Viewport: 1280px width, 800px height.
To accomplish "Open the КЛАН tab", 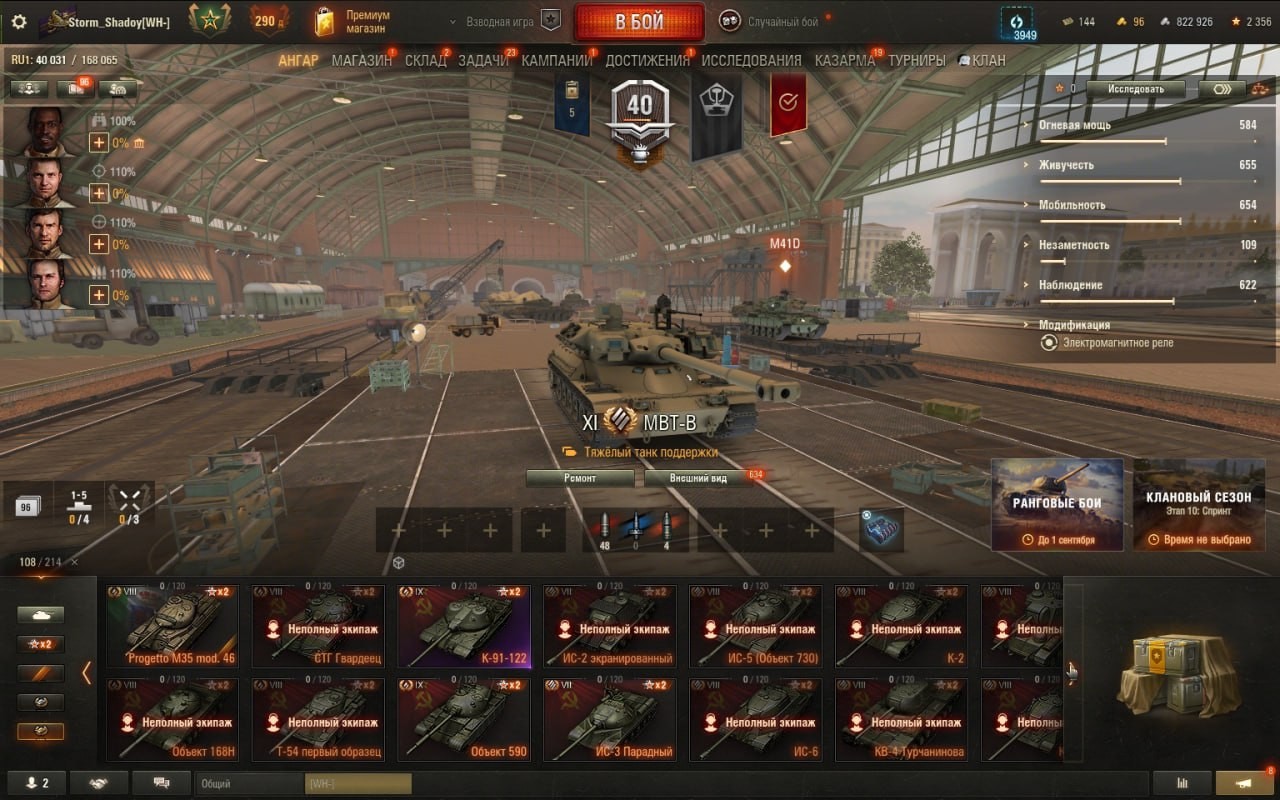I will click(x=981, y=60).
